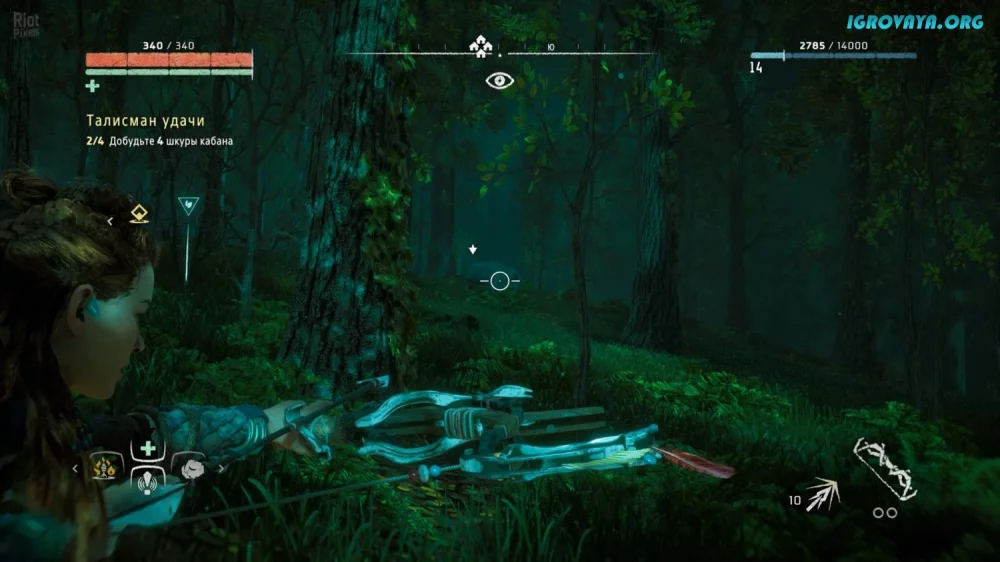Click the stealth eye visibility indicator
This screenshot has height=562, width=1000.
[x=499, y=81]
